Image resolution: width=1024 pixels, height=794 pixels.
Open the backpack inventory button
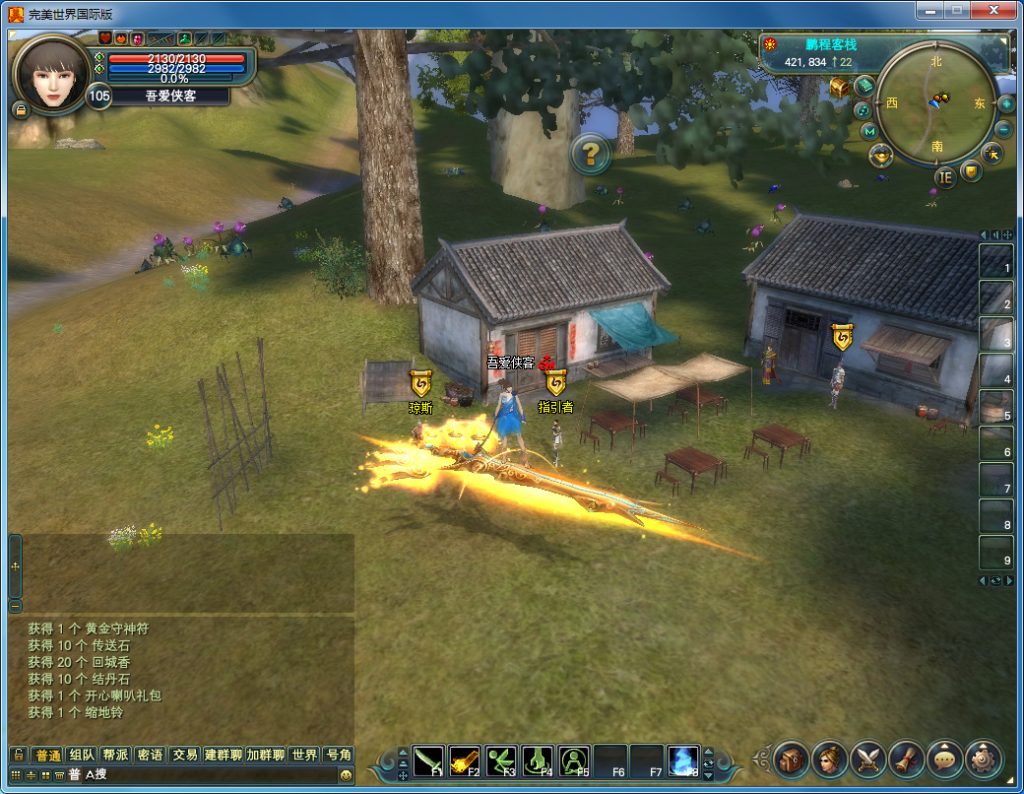(x=790, y=760)
